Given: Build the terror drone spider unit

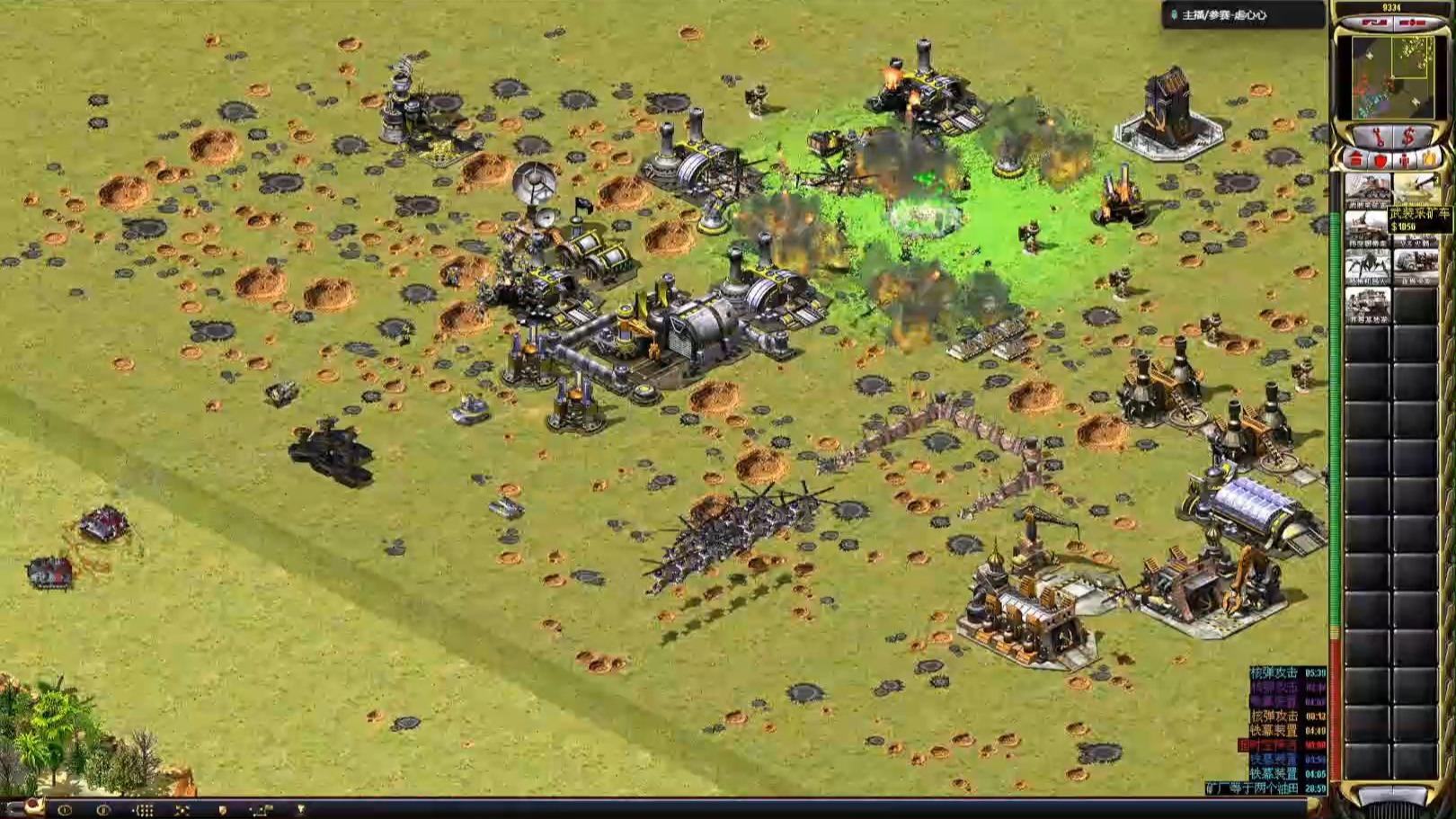Looking at the screenshot, I should tap(1367, 268).
